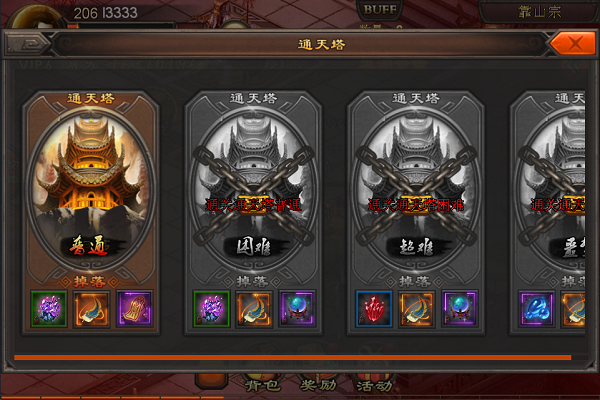Close the 通天塔 tower window

[568, 44]
